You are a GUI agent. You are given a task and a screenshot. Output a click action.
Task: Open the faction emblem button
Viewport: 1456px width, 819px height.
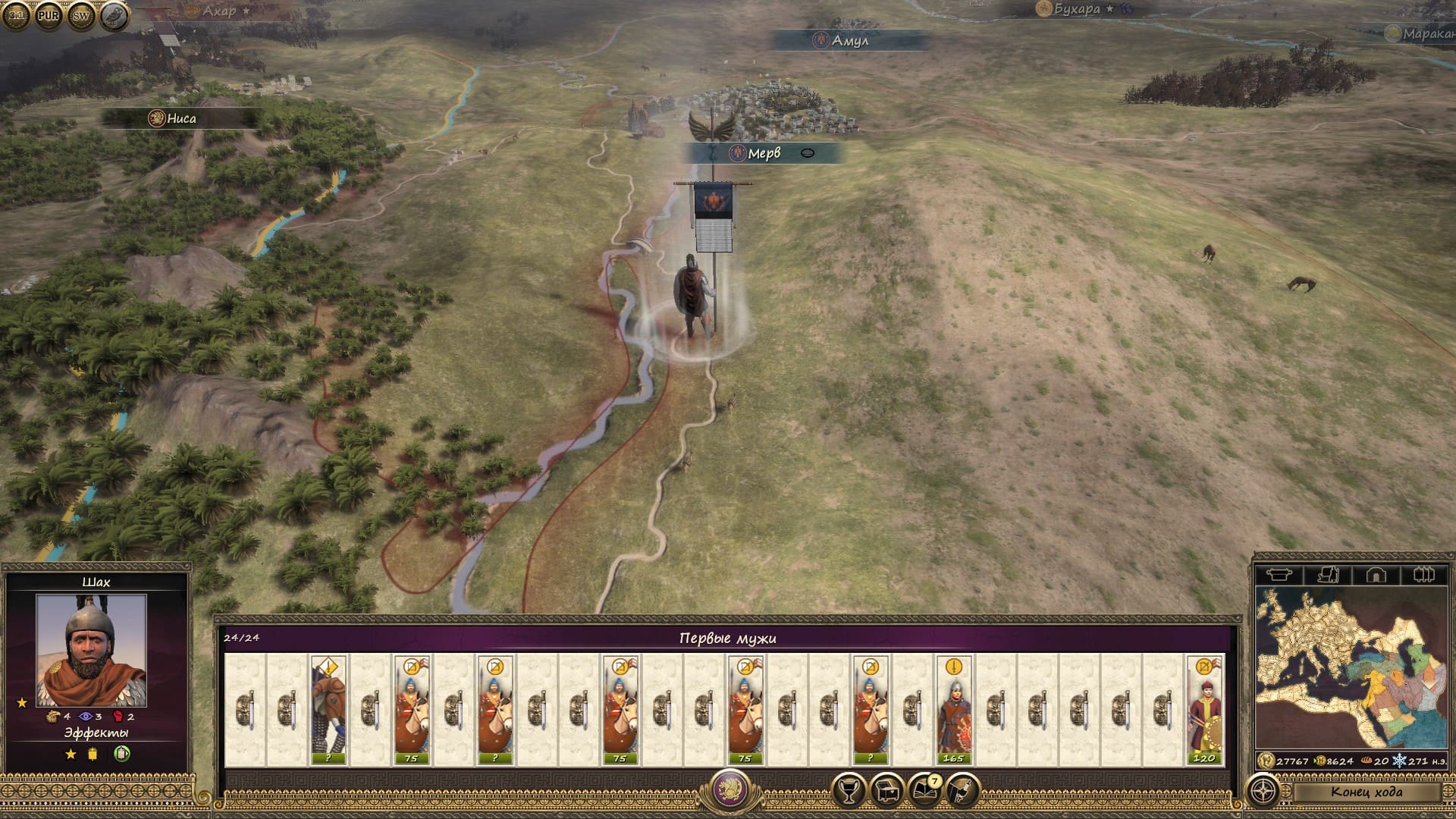[730, 789]
